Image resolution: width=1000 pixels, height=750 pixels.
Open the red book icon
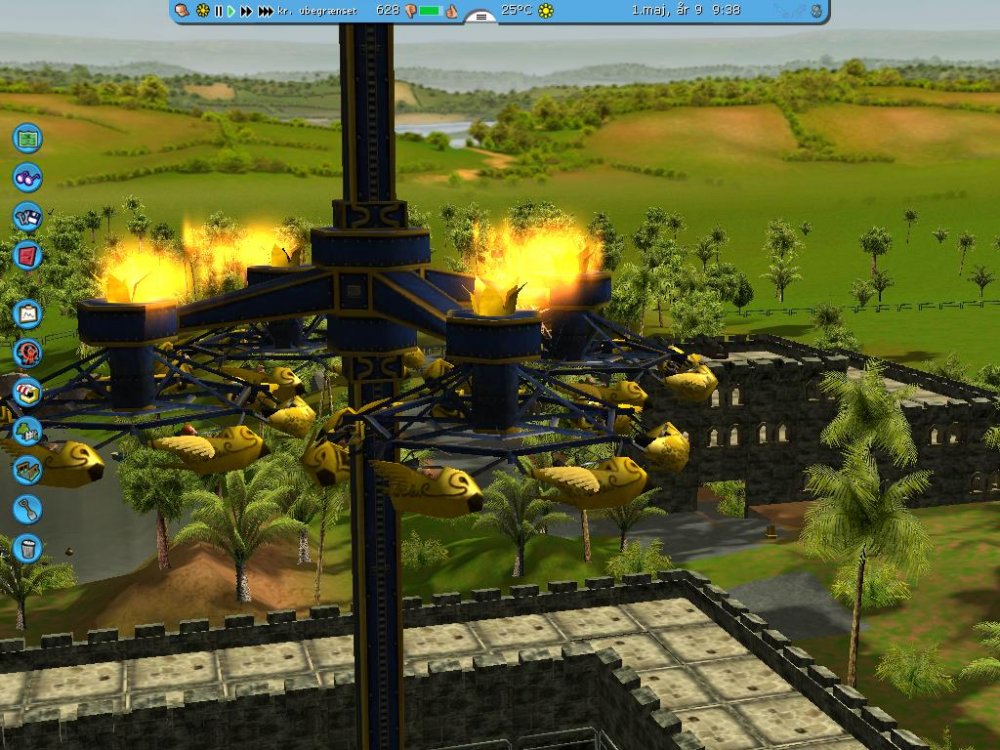[x=27, y=255]
